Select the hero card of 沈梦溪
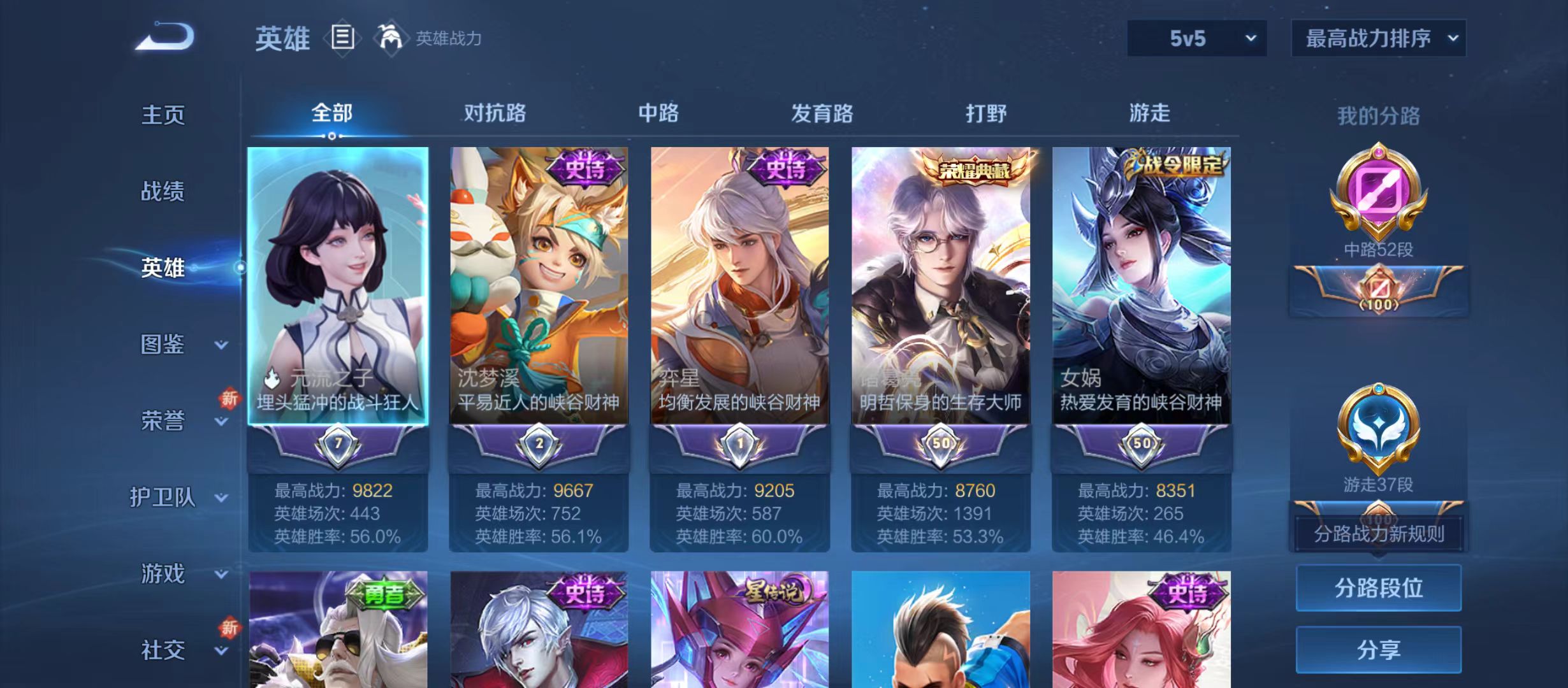1568x688 pixels. coord(541,287)
